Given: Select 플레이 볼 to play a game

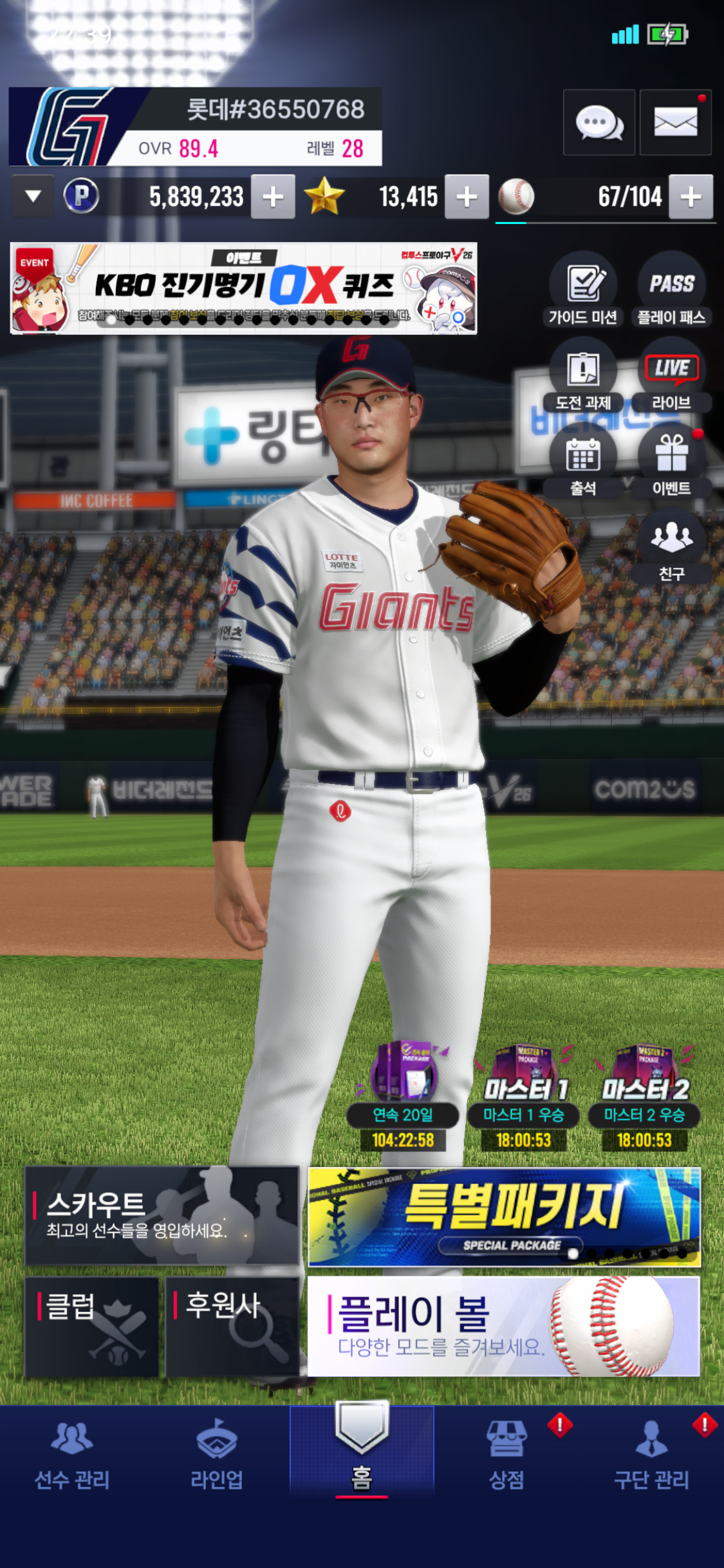Looking at the screenshot, I should (x=504, y=1326).
